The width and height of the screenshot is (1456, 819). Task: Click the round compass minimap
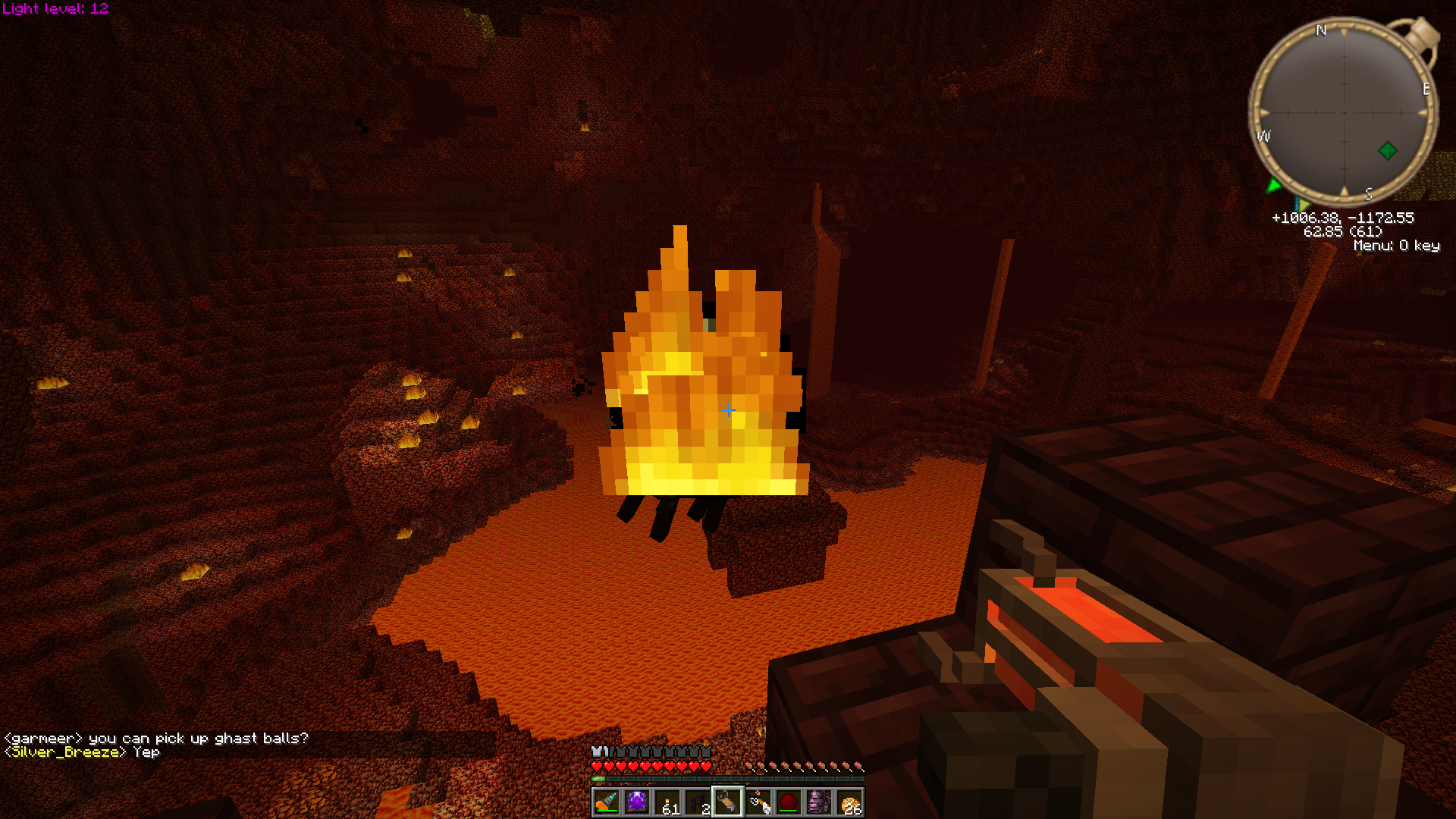[x=1344, y=112]
